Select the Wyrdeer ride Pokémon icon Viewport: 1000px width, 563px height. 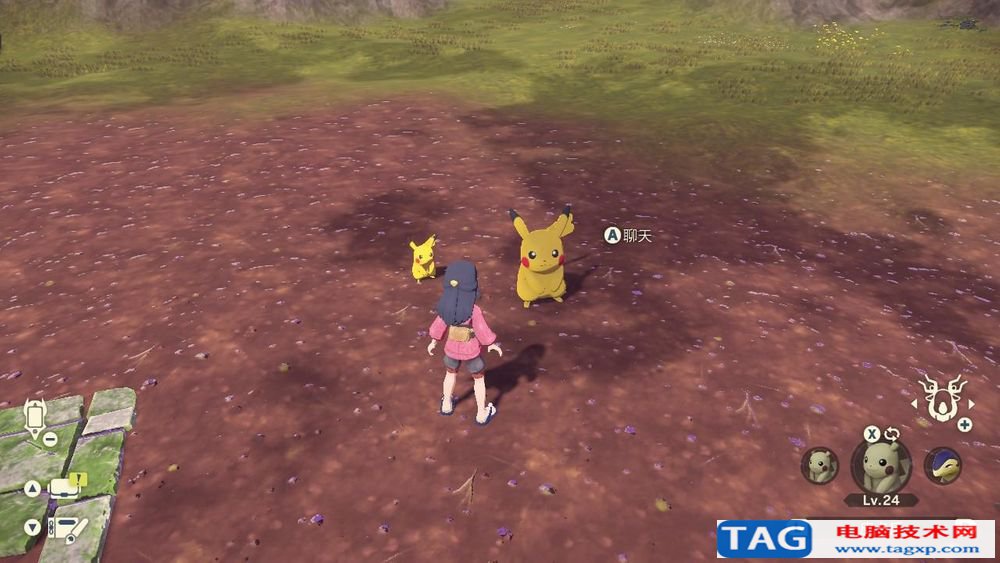(x=940, y=399)
